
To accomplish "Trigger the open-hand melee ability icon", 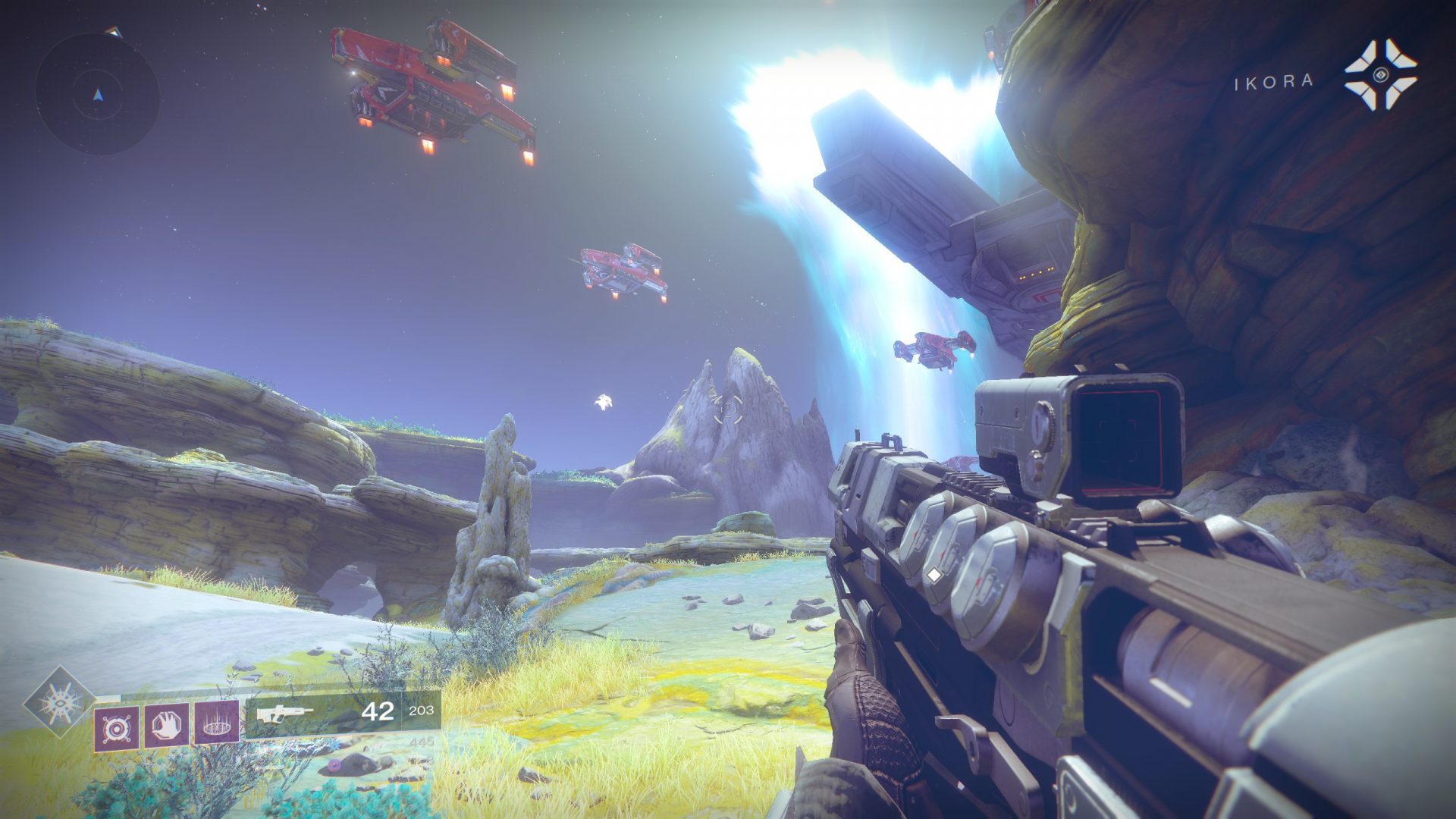I will (167, 726).
